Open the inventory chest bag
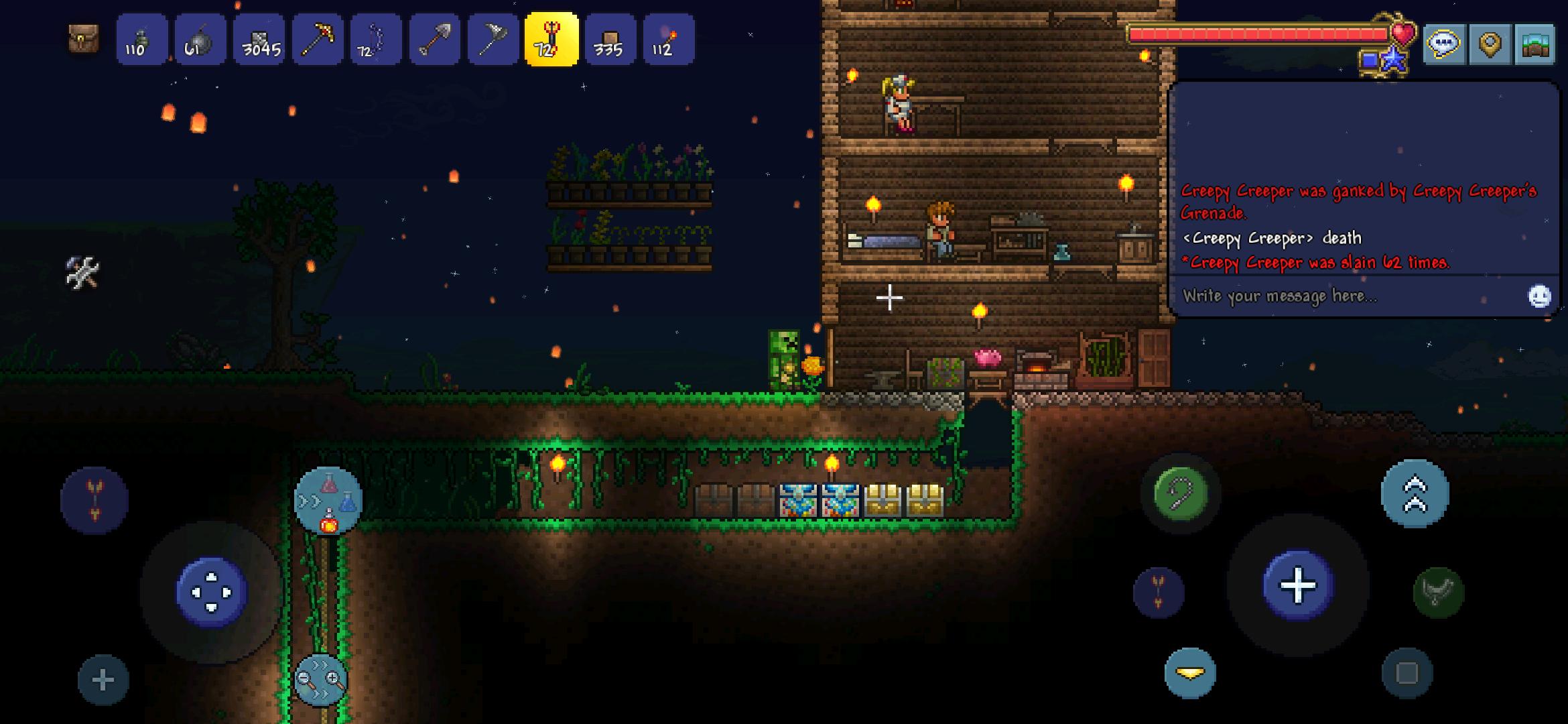The height and width of the screenshot is (724, 1568). coord(84,39)
